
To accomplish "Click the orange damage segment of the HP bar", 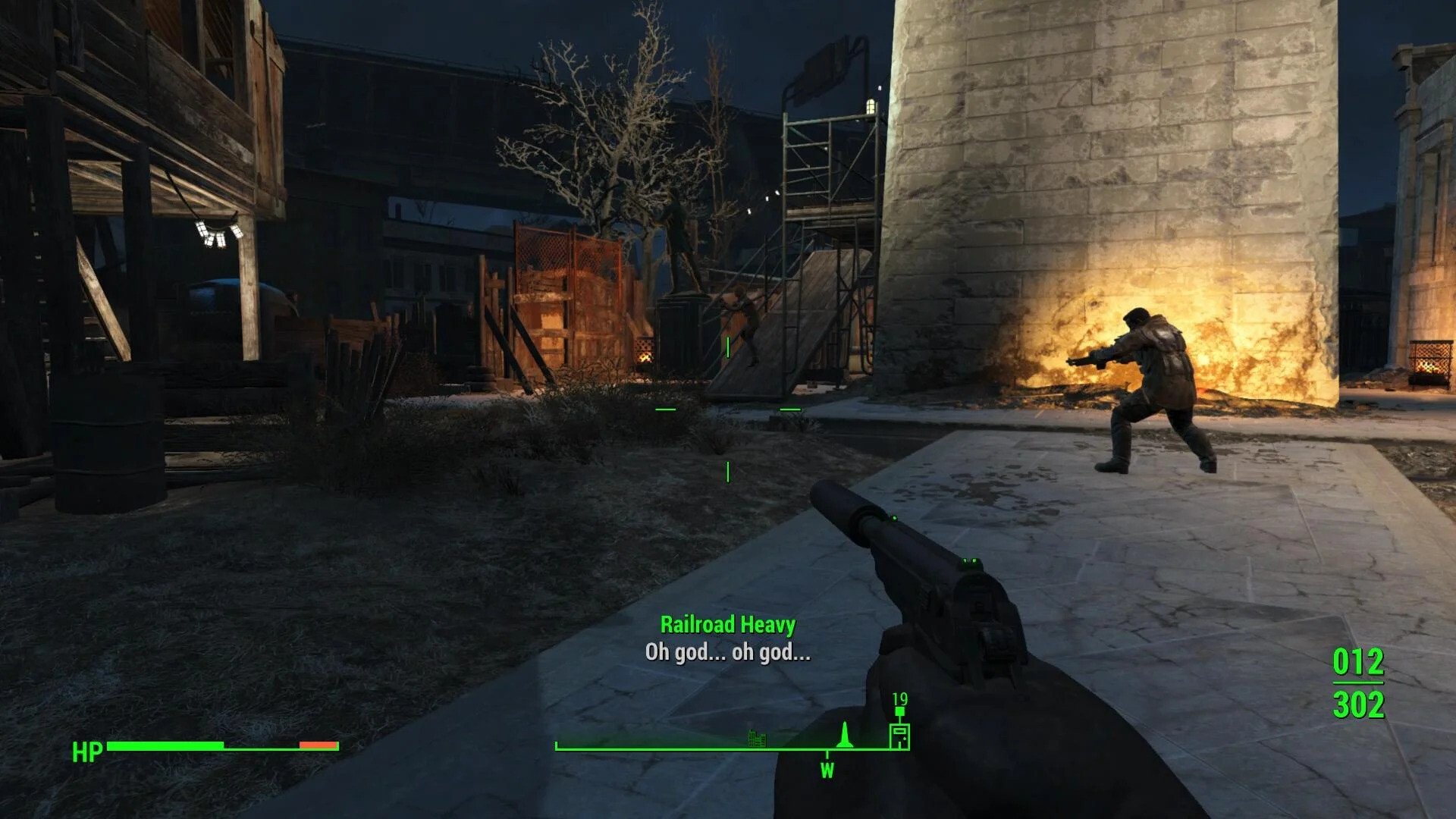I will pyautogui.click(x=318, y=745).
